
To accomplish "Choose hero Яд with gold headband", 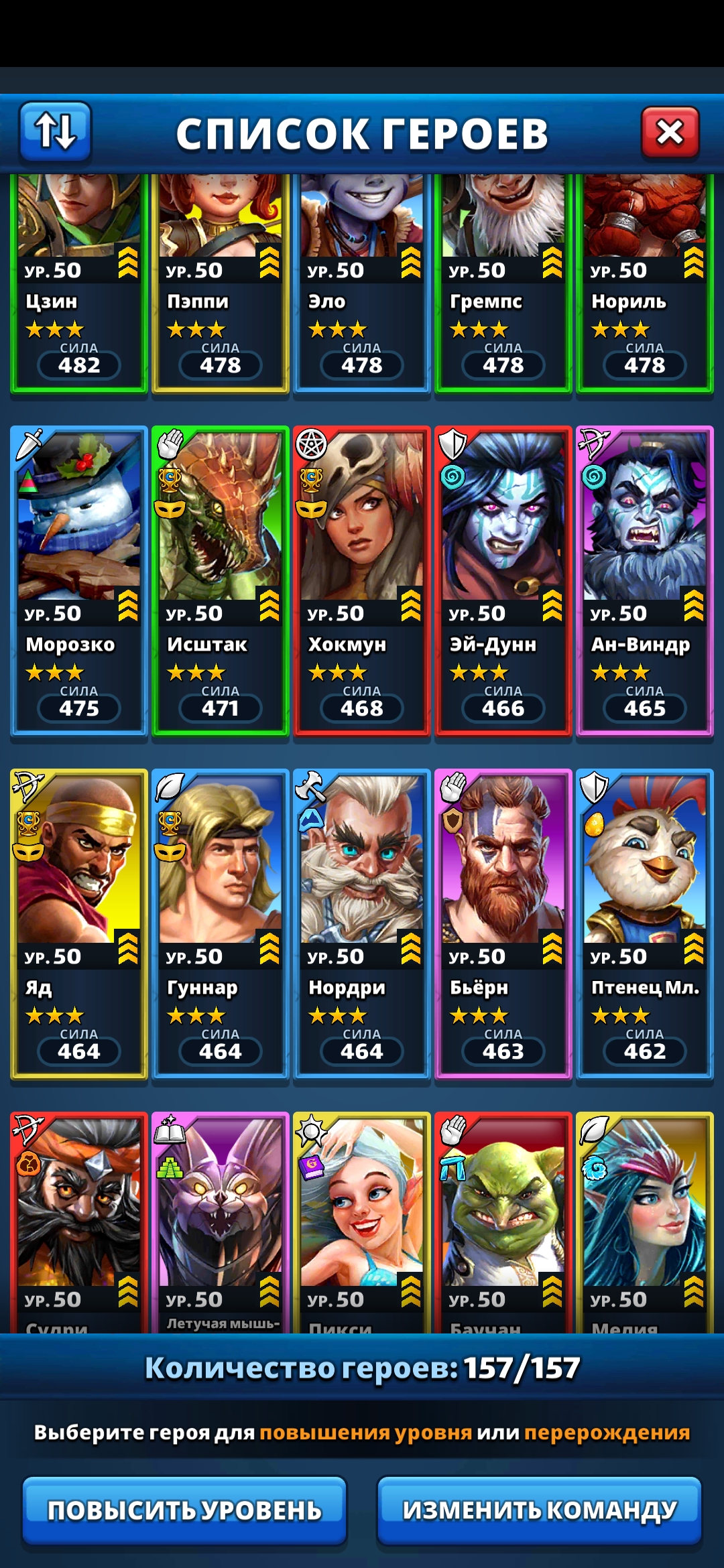I will pyautogui.click(x=79, y=923).
